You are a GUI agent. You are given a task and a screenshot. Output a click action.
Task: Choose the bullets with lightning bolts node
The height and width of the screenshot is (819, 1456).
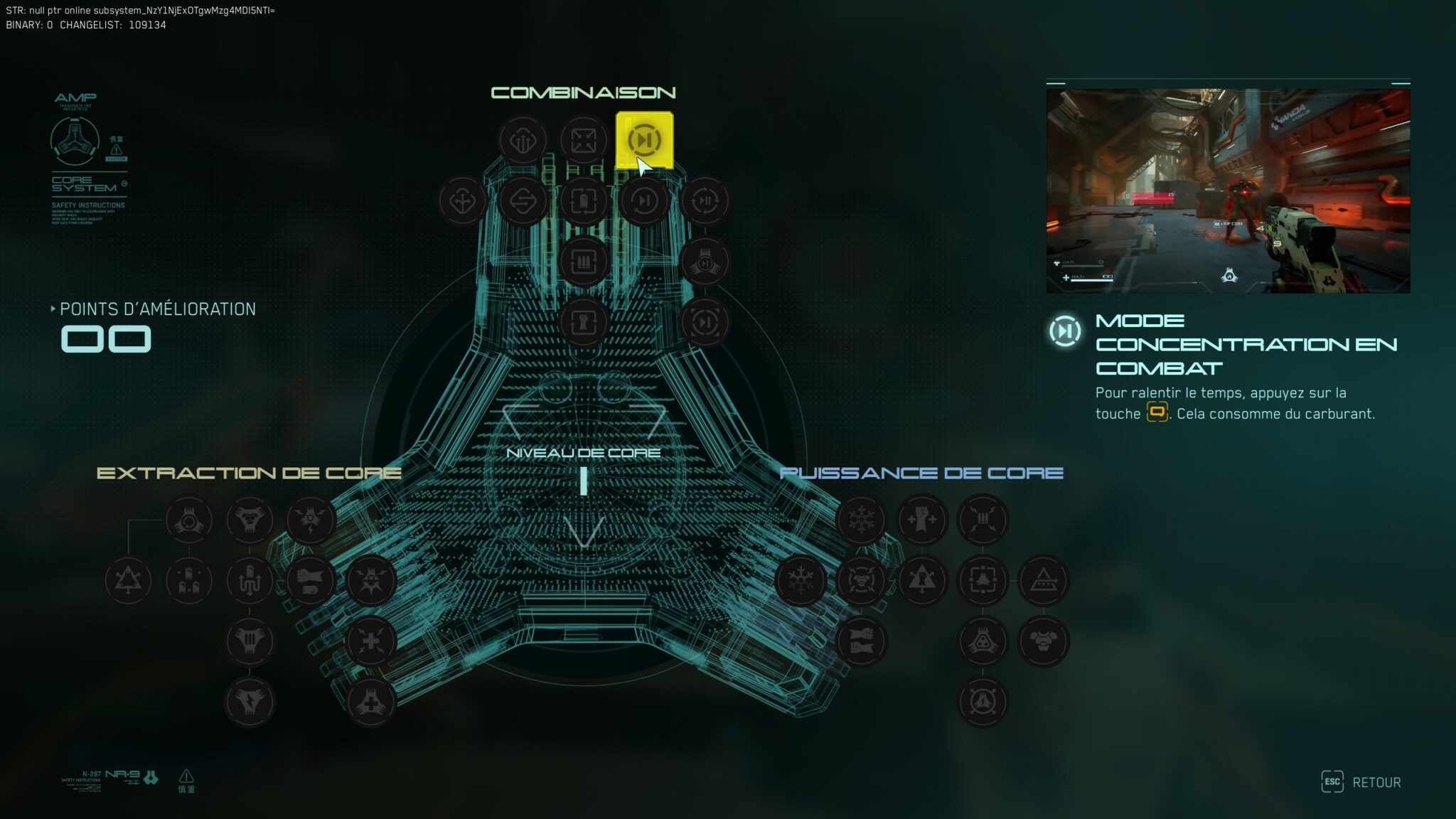983,520
